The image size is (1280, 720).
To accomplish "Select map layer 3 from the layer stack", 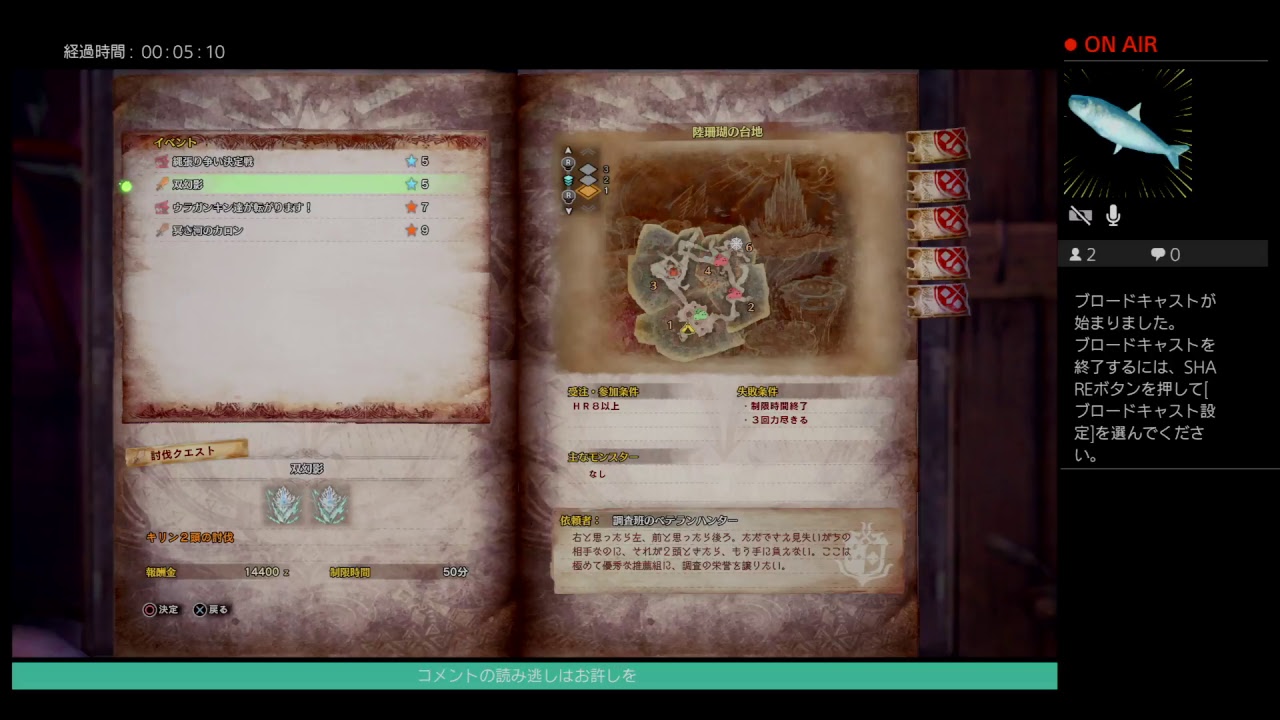I will click(588, 169).
